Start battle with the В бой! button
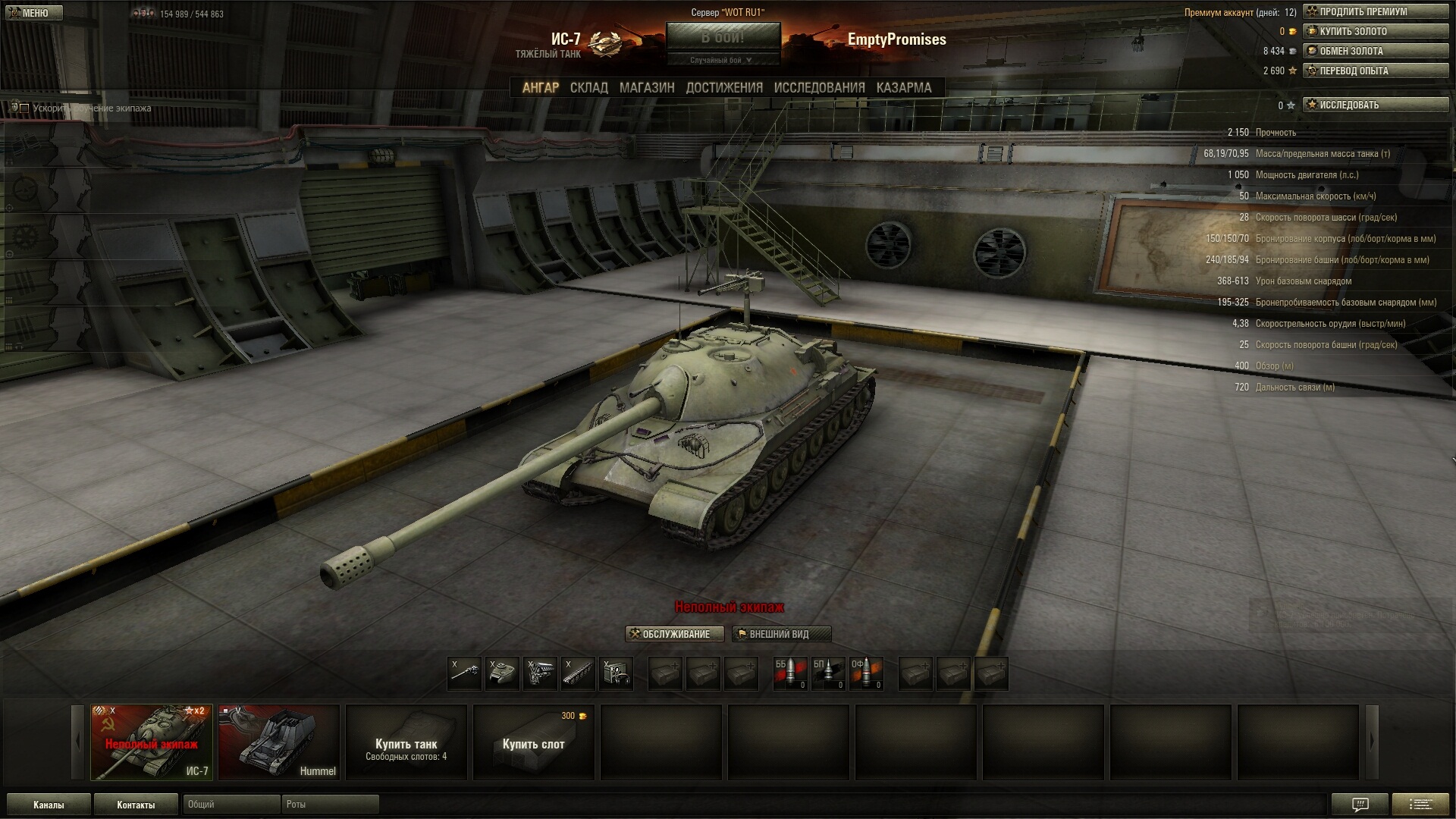 [723, 37]
